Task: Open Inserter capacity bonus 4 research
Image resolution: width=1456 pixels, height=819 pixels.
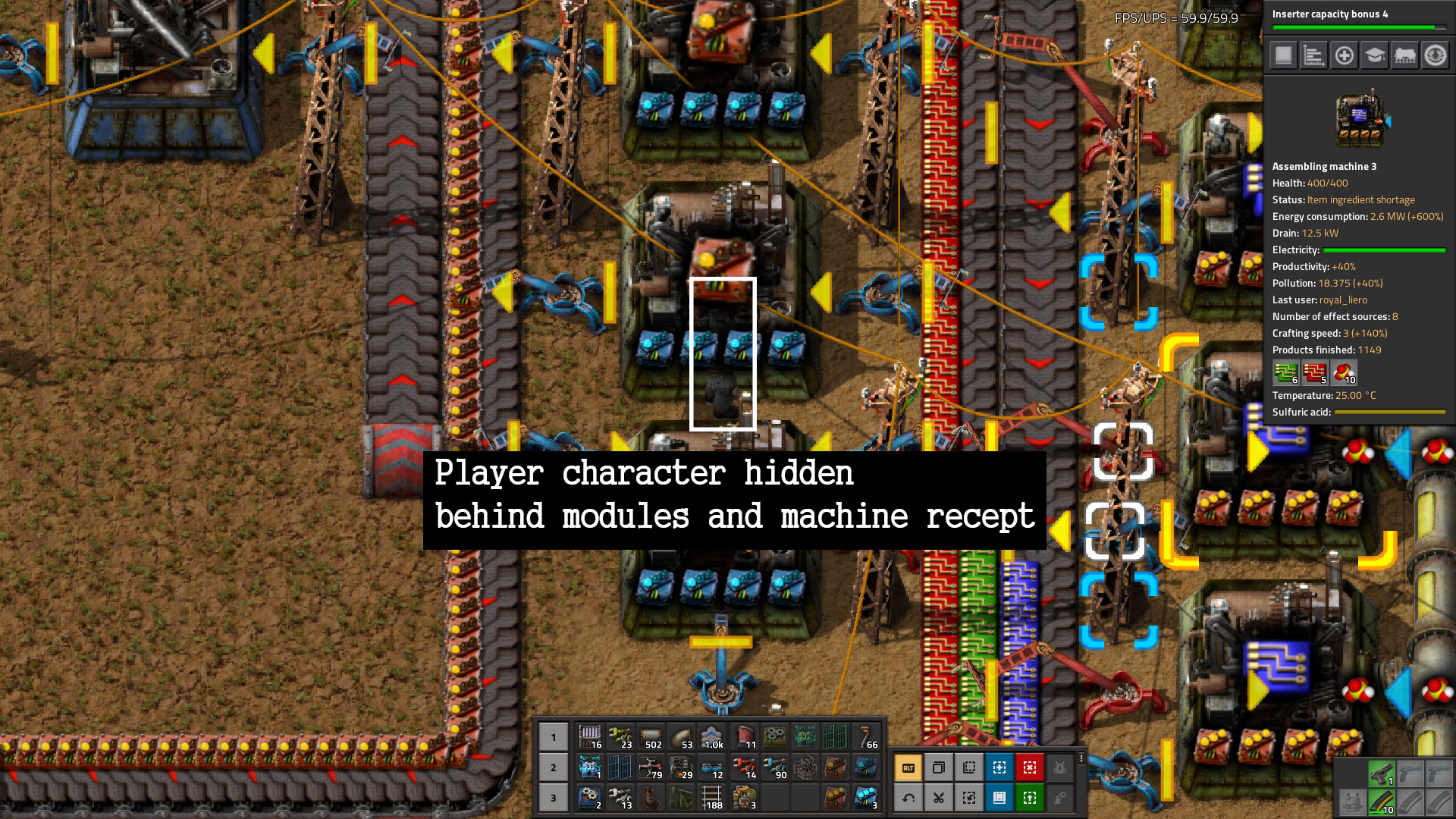Action: pos(1357,15)
